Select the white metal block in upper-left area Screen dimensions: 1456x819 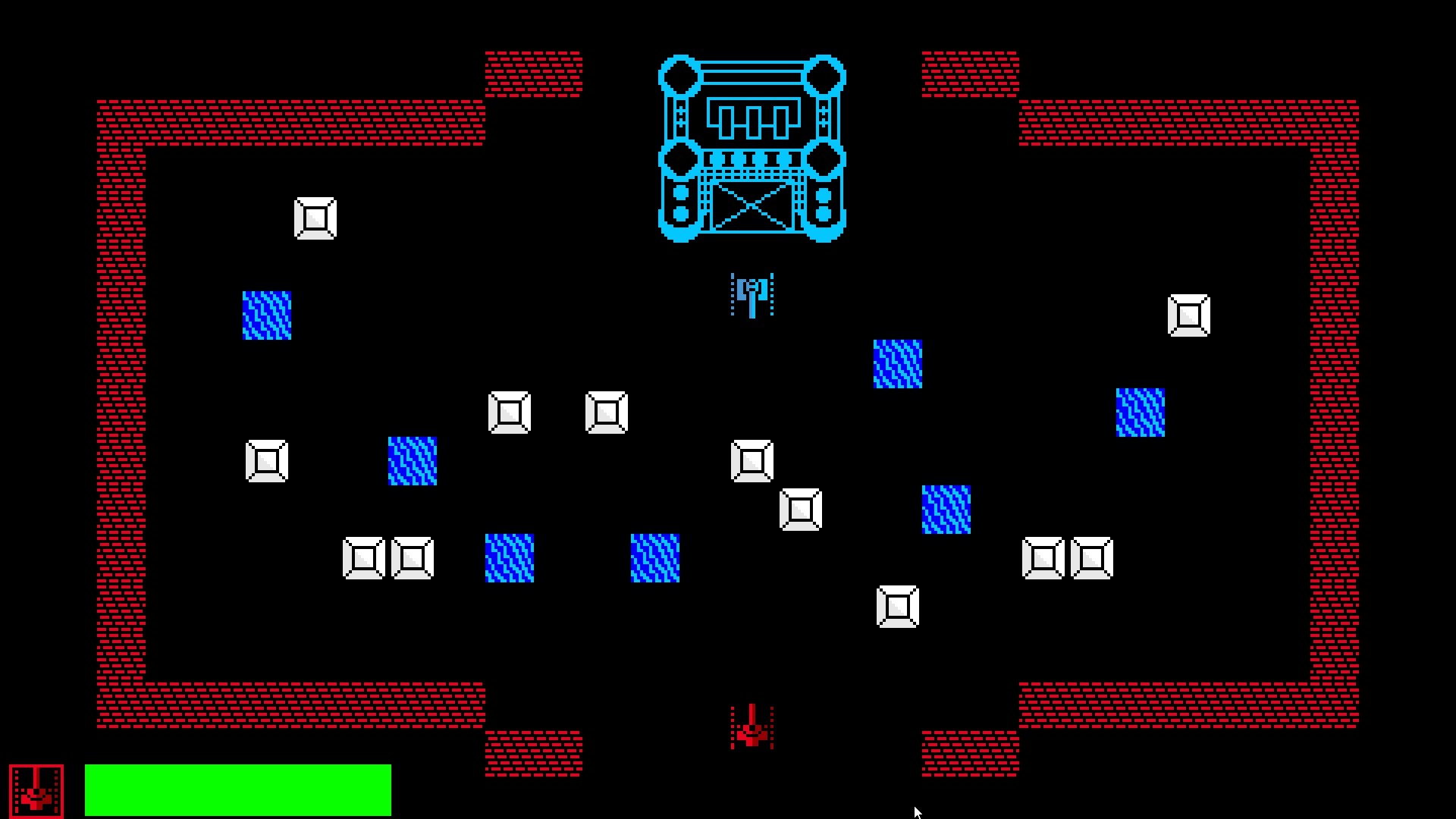(x=315, y=219)
